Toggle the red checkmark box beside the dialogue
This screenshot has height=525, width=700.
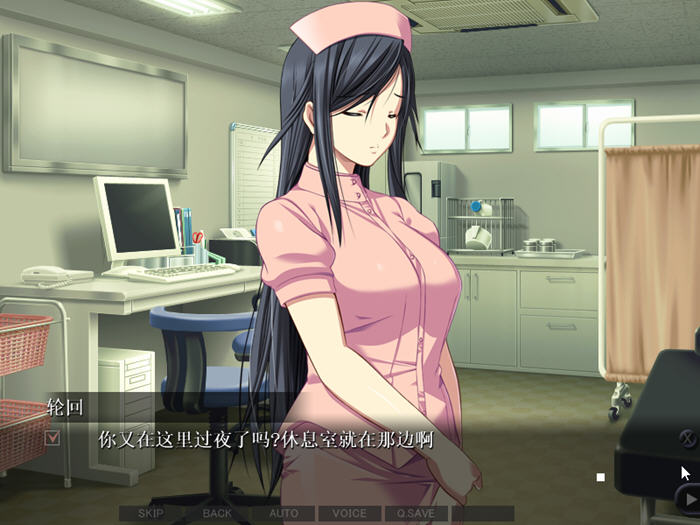click(x=53, y=437)
